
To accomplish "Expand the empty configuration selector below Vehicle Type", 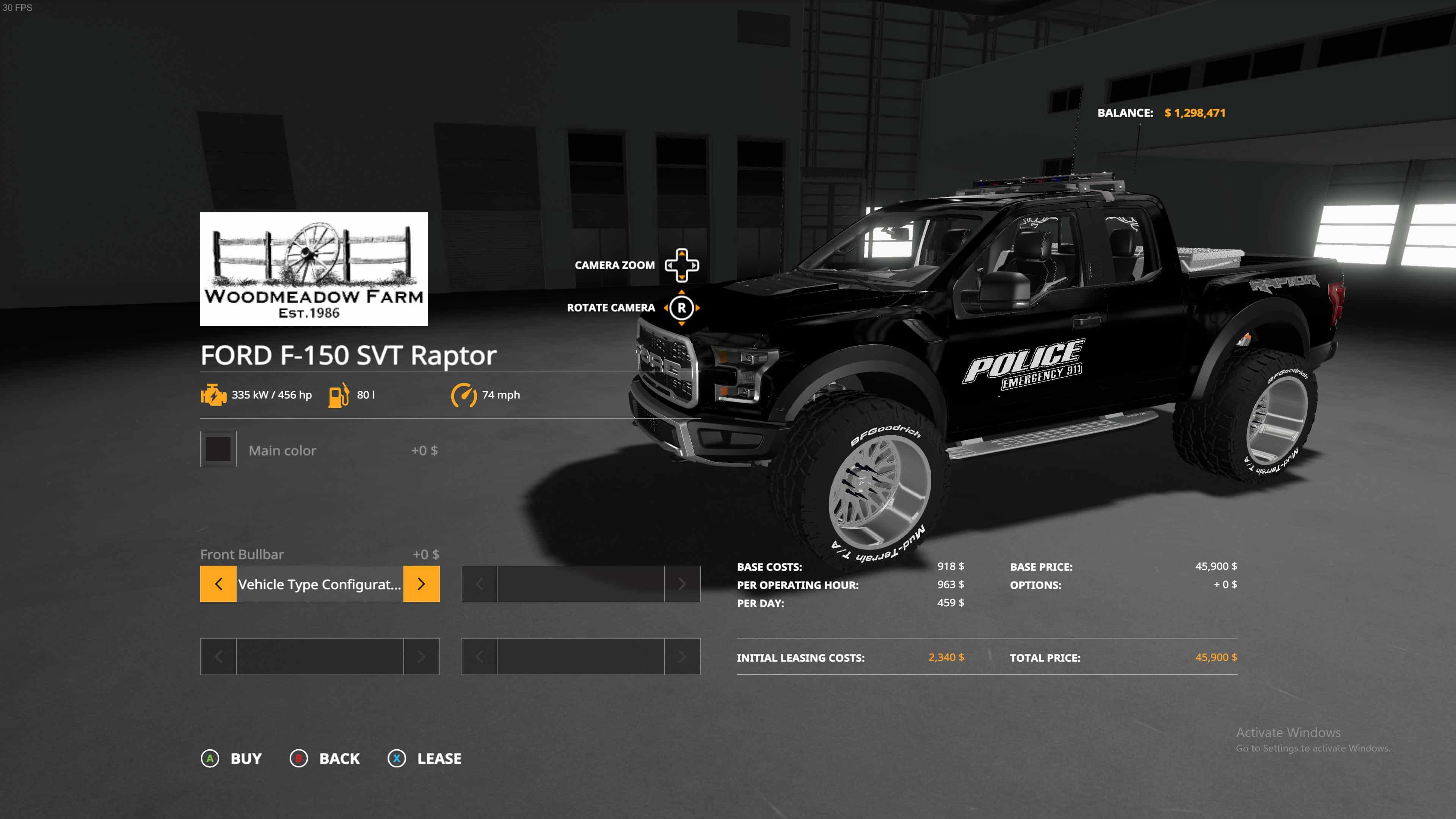I will point(319,656).
